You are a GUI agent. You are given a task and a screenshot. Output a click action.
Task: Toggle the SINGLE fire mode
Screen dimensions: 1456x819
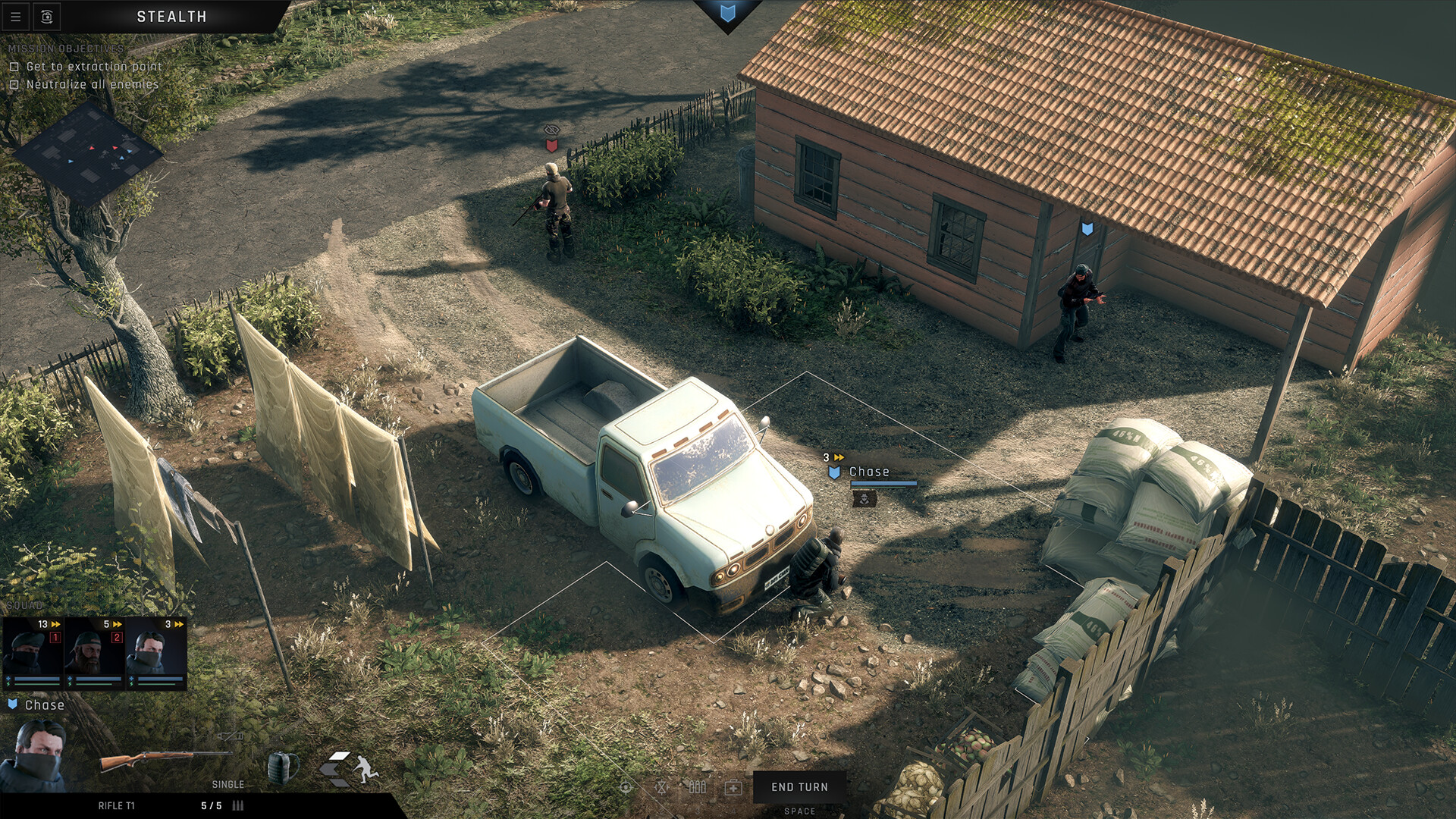tap(227, 783)
